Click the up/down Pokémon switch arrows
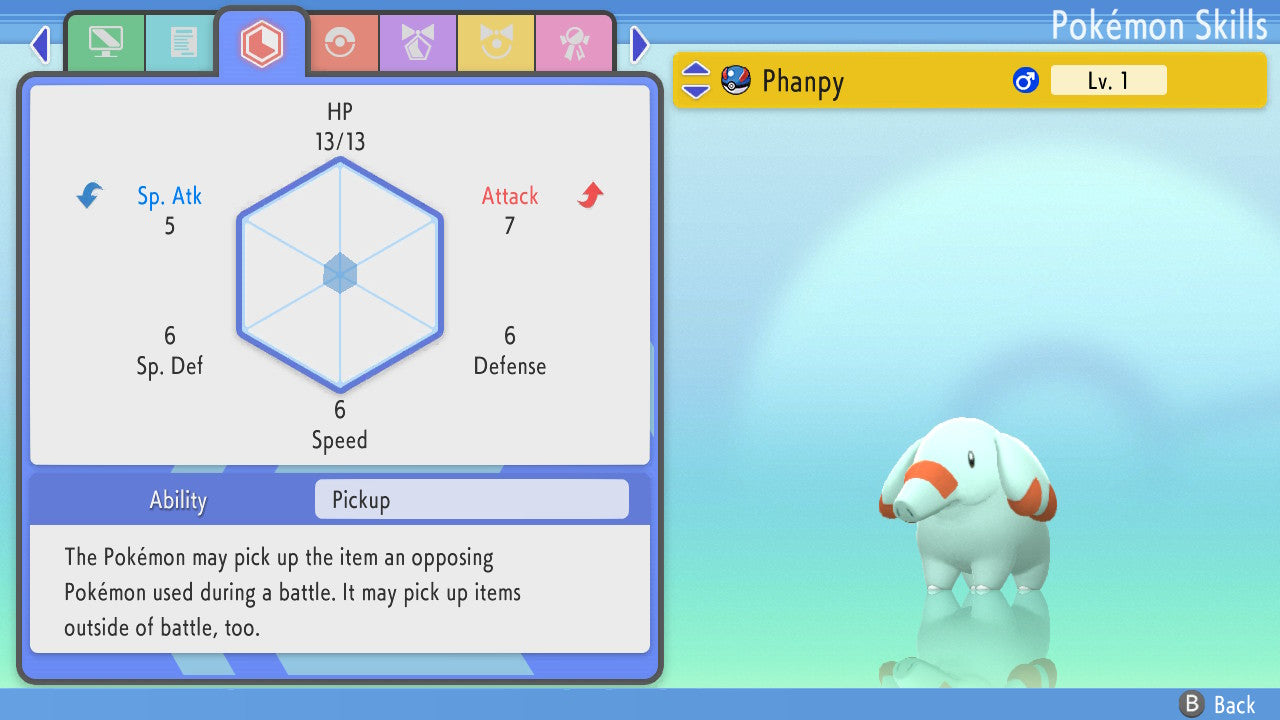Viewport: 1280px width, 720px height. coord(696,80)
